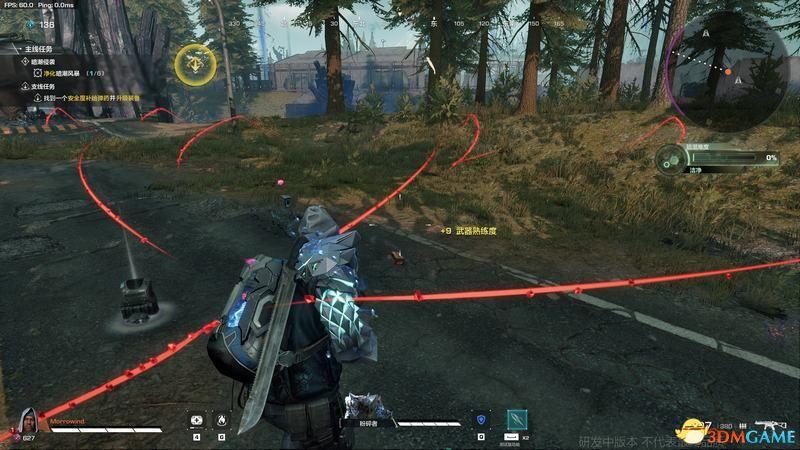Select the main quest 主线任务 tracker header
The width and height of the screenshot is (800, 450).
[38, 47]
